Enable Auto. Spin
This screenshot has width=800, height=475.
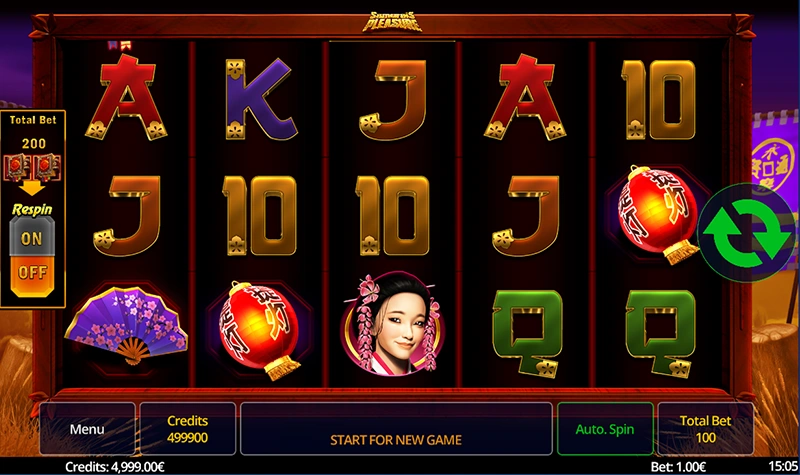tap(605, 429)
